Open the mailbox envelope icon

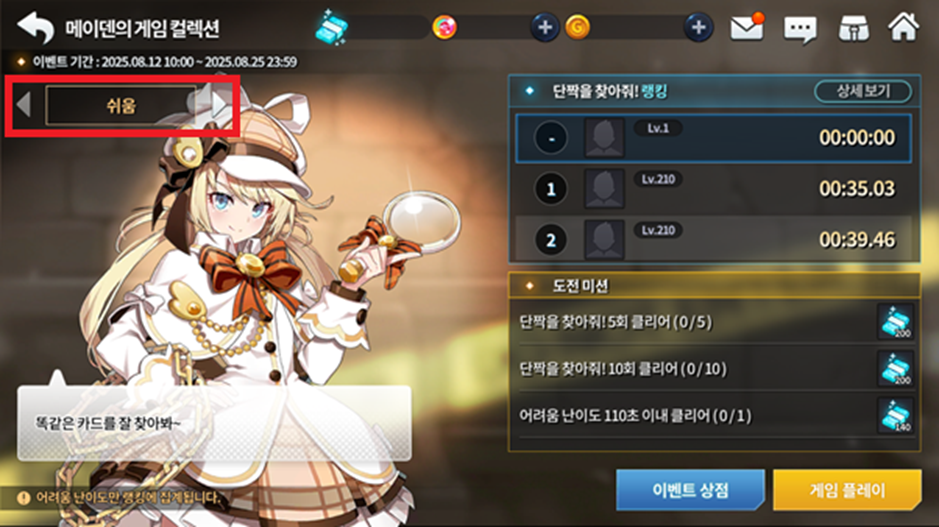[746, 27]
